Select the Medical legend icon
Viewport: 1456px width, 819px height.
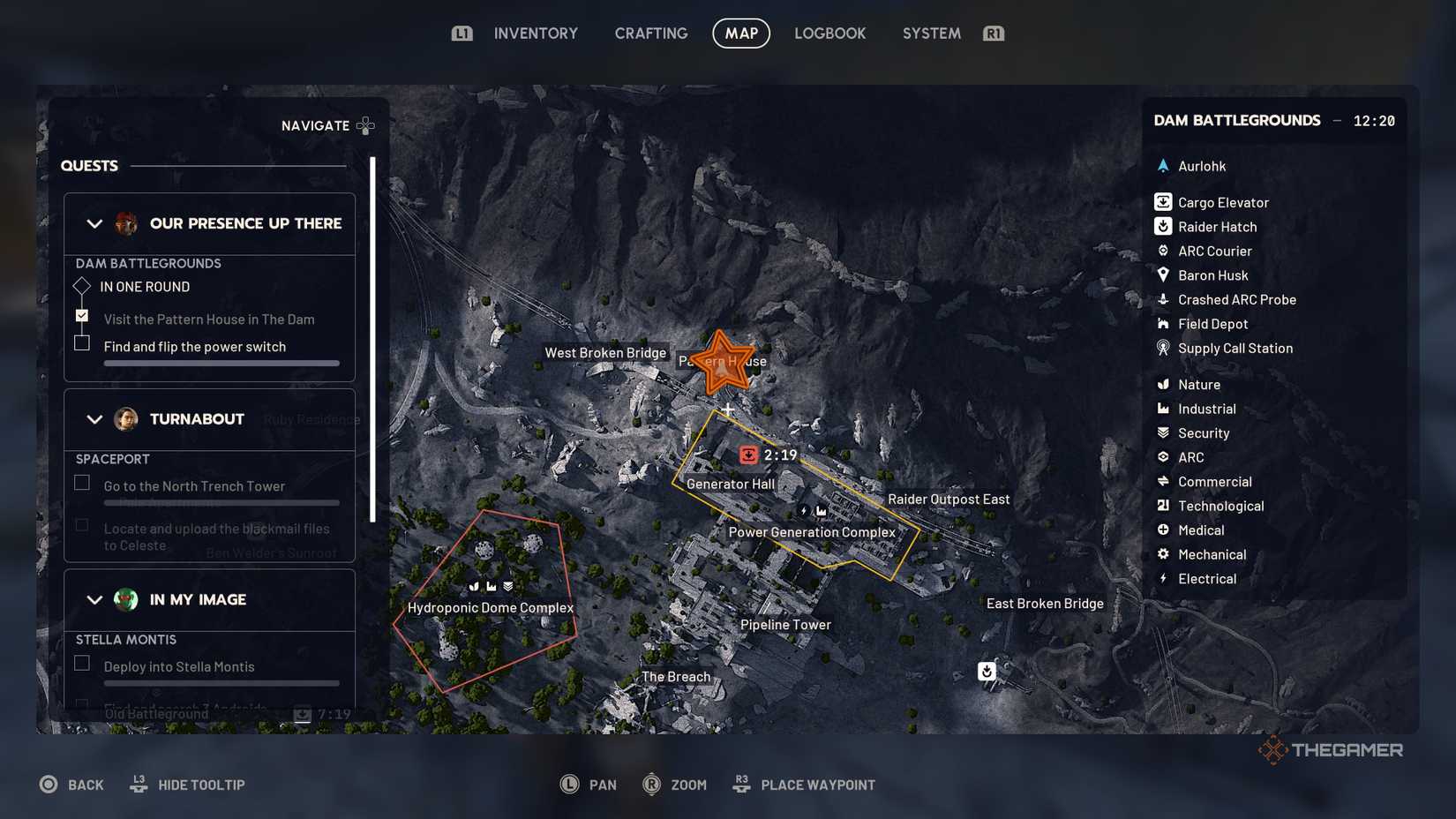[1165, 530]
